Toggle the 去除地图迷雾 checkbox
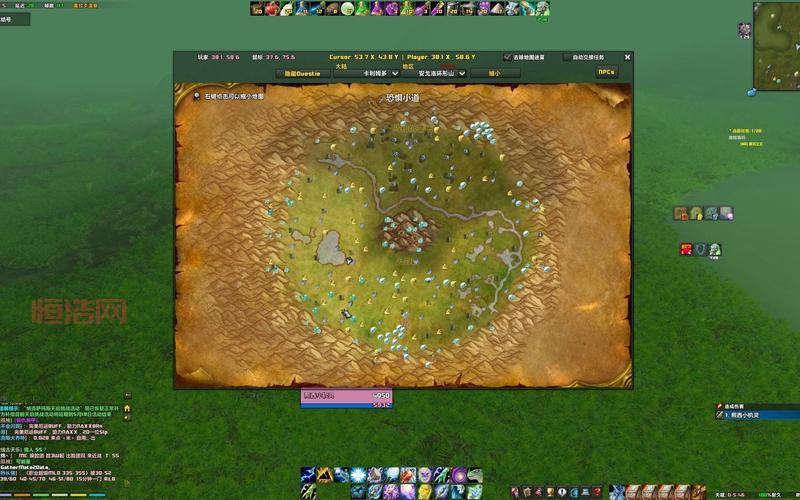The width and height of the screenshot is (800, 500). [x=508, y=58]
